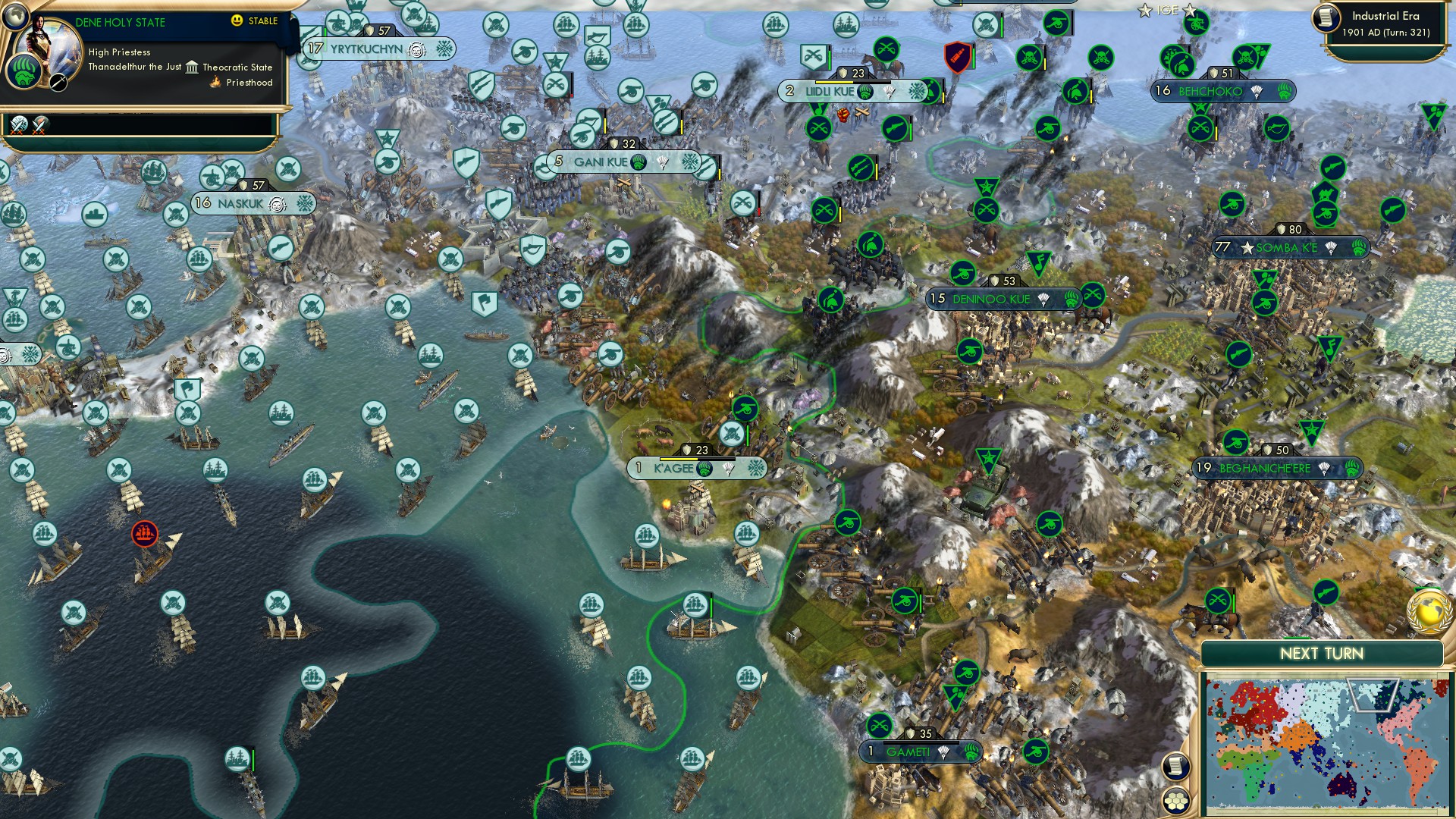
Task: Click the Next Turn button
Action: click(1323, 651)
